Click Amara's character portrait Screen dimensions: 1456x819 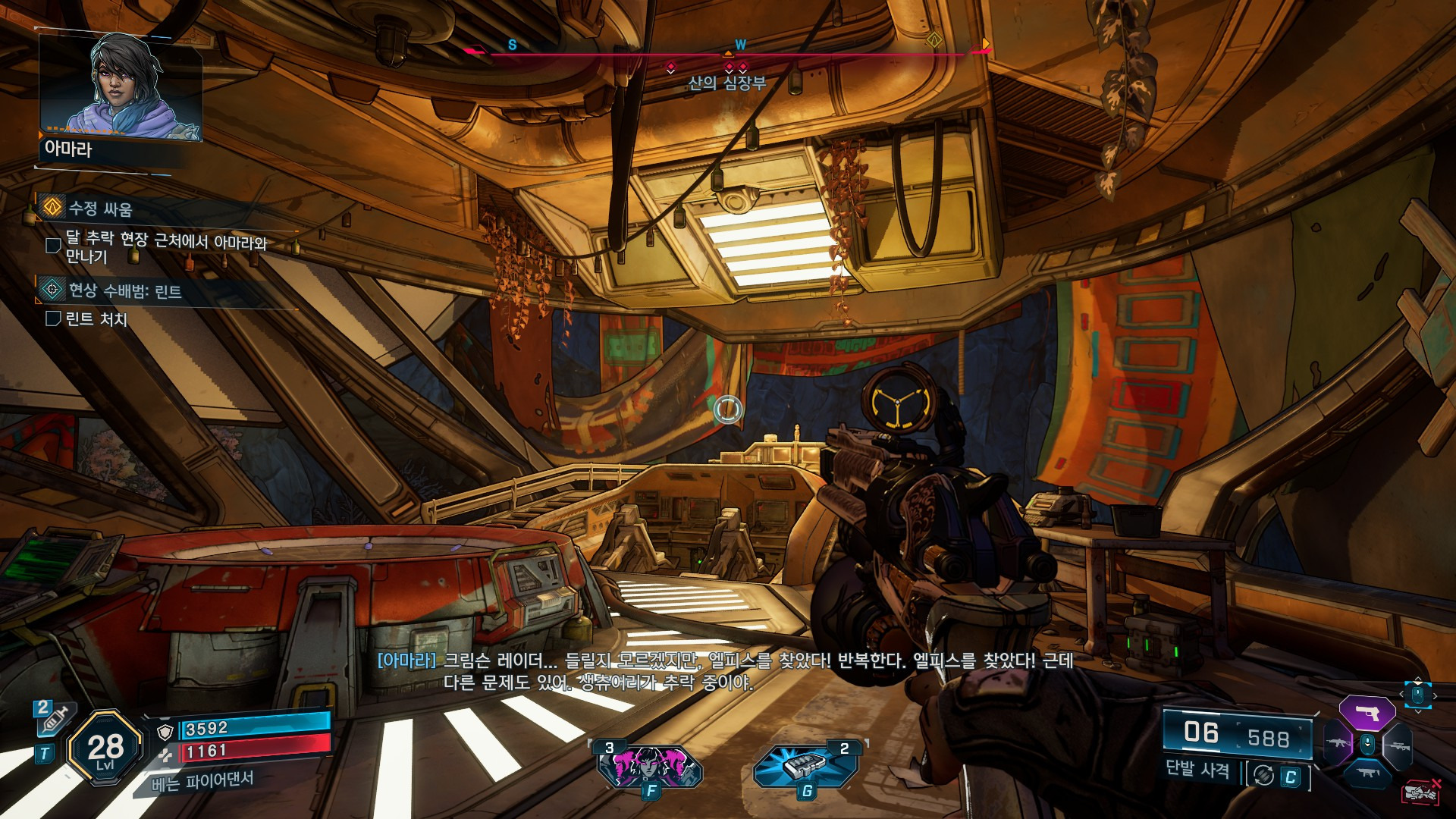(121, 87)
